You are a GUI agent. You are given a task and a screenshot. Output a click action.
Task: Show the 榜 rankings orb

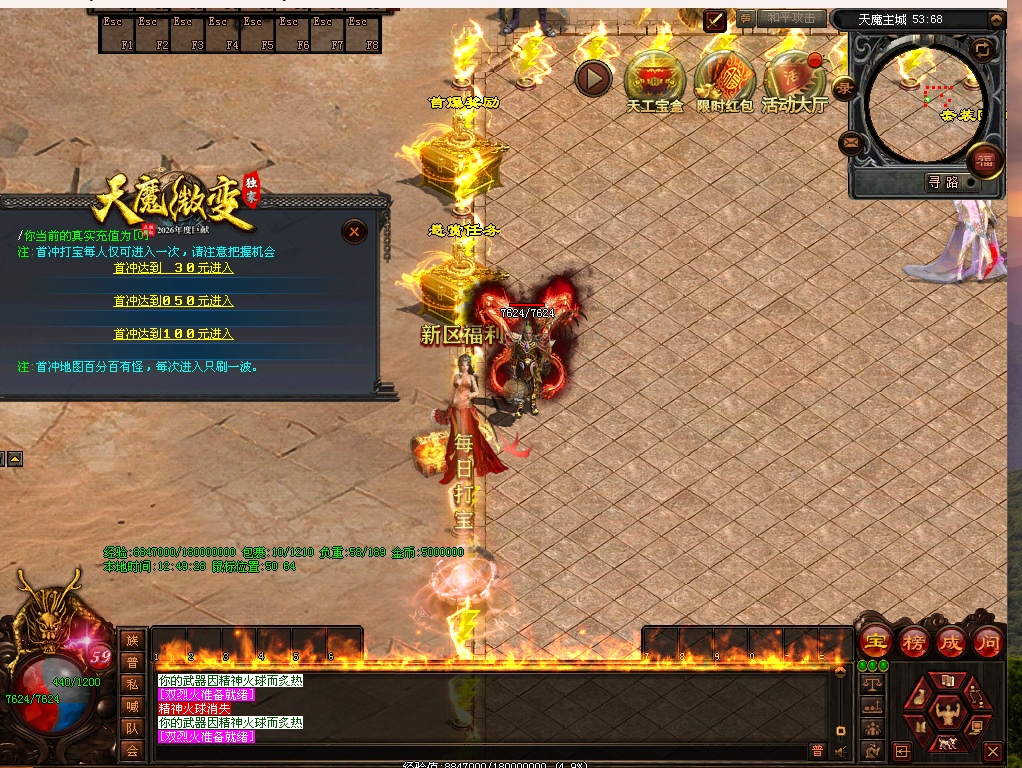click(914, 643)
